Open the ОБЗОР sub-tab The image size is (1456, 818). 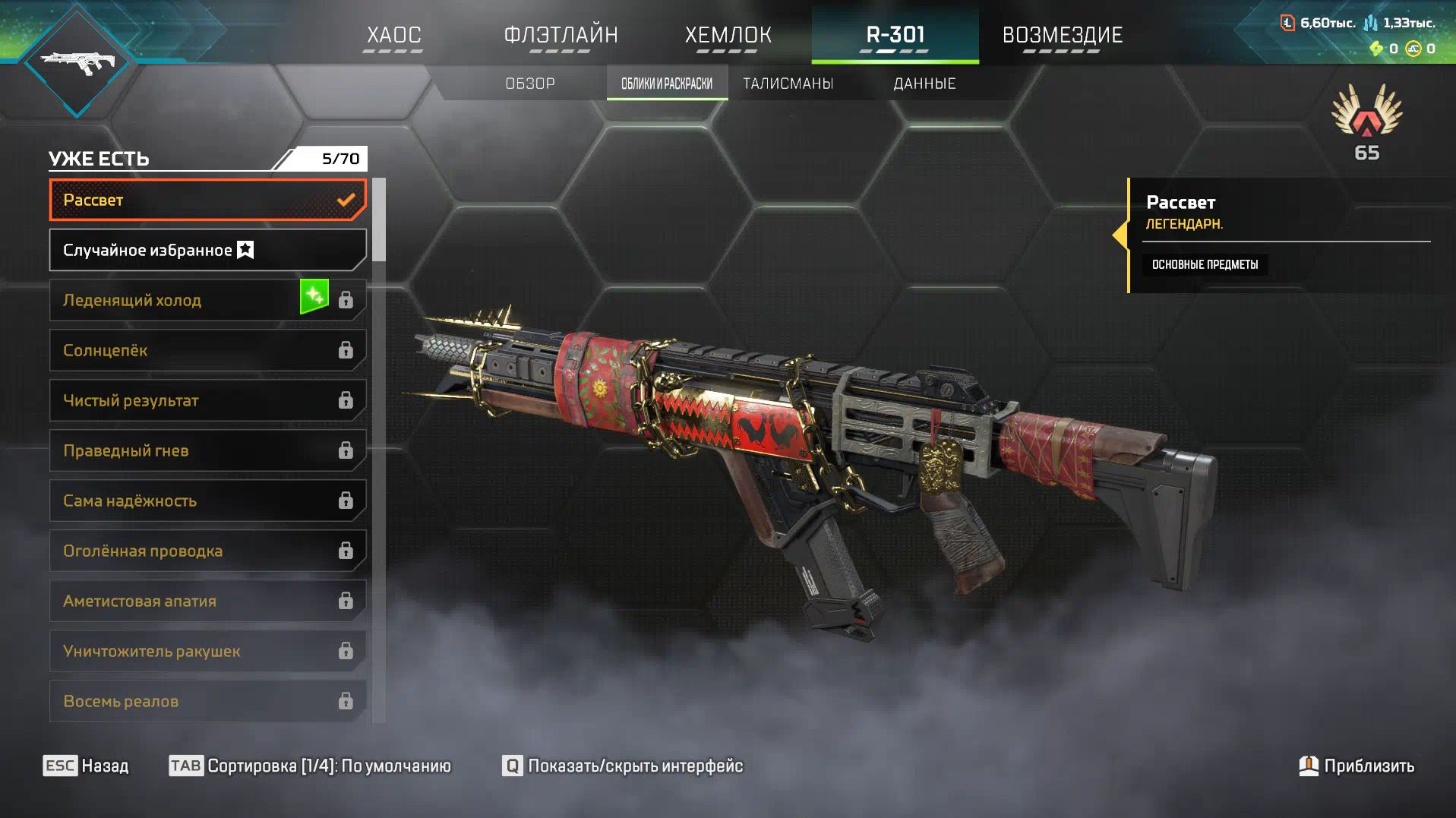(530, 84)
